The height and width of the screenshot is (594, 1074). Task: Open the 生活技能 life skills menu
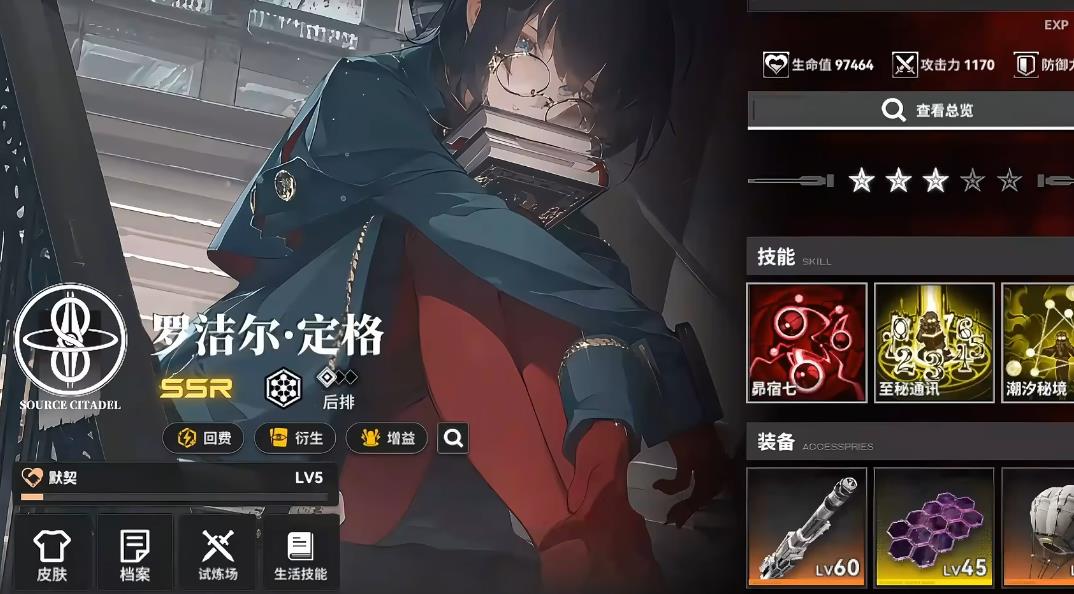click(300, 553)
